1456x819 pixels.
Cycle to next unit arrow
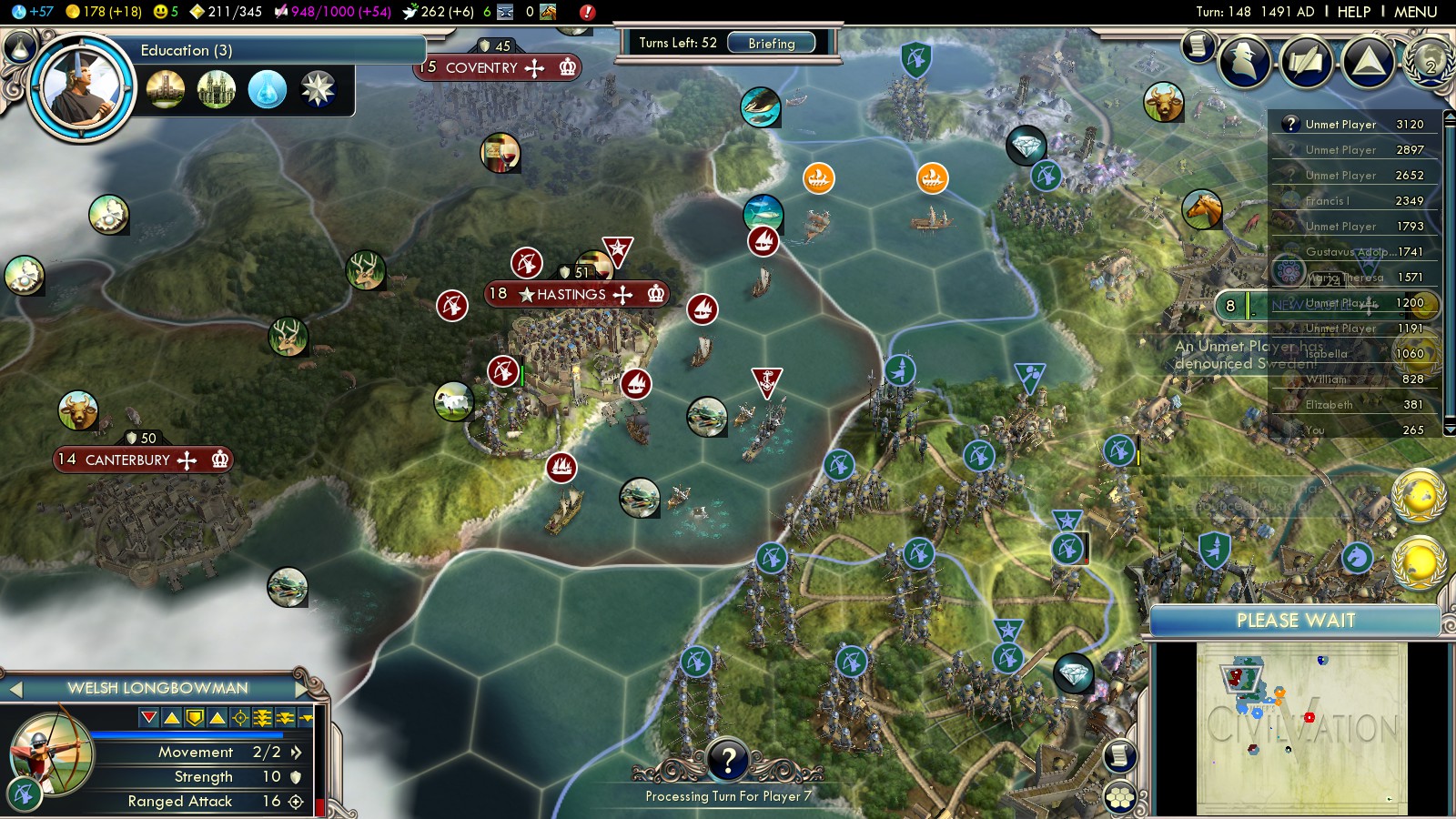tap(301, 689)
